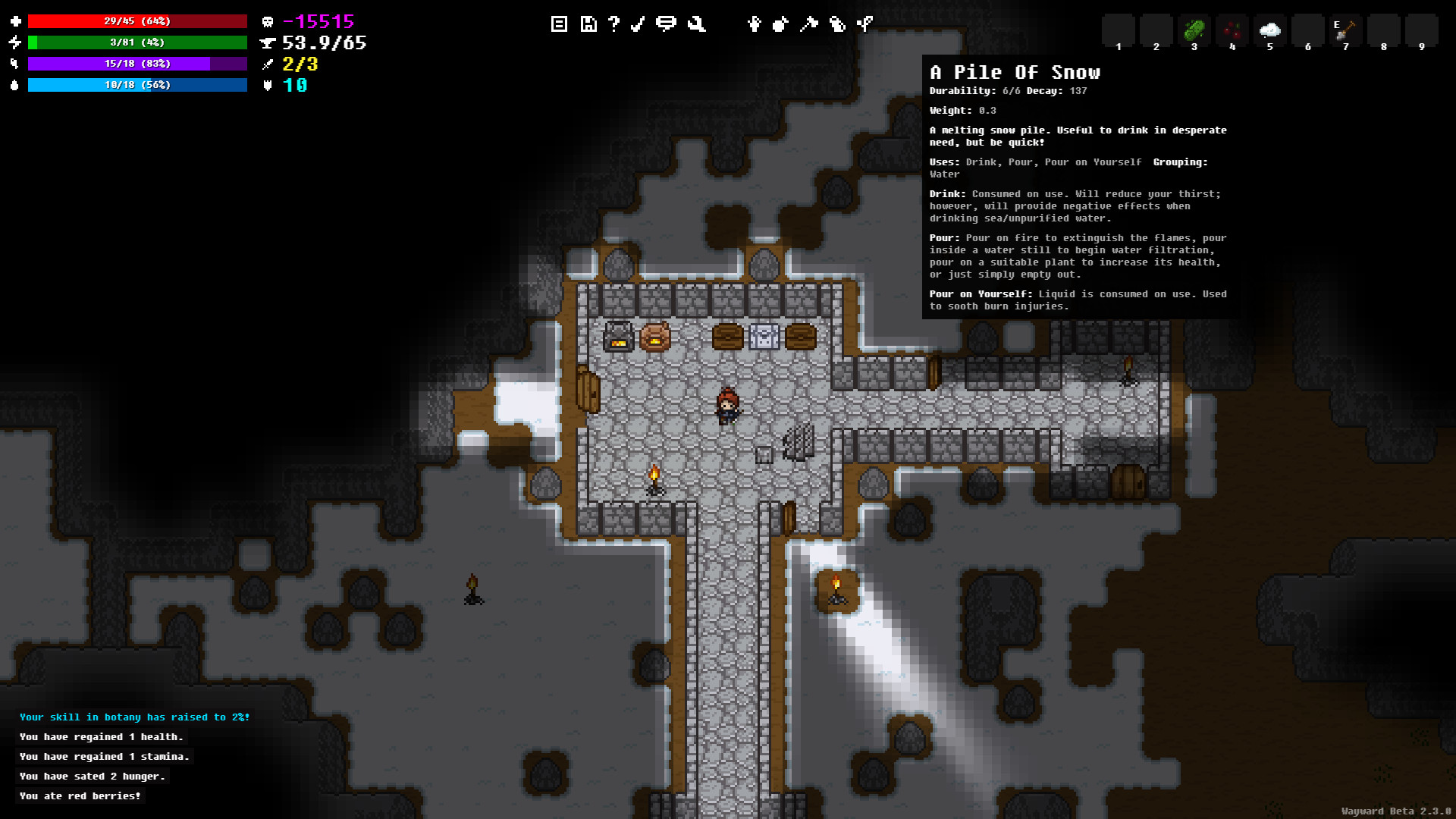Select the cucumber in hotbar slot 3
1456x819 pixels.
pyautogui.click(x=1194, y=30)
